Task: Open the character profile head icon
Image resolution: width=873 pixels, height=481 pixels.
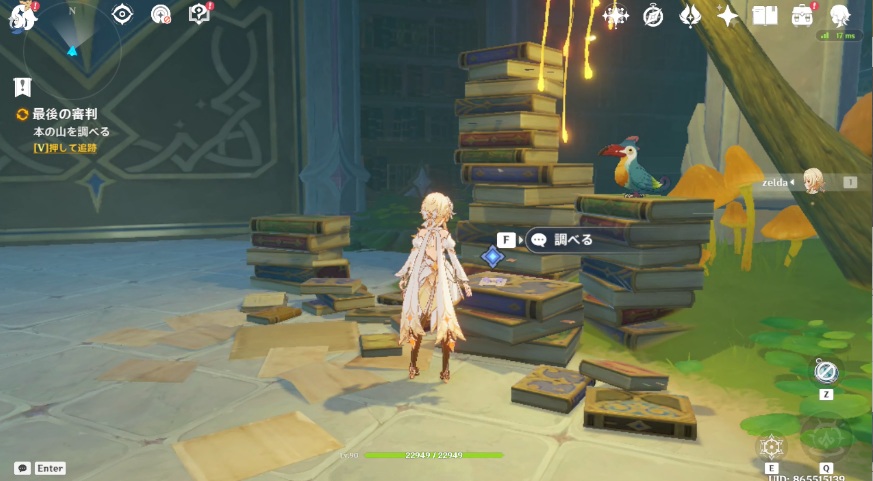Action: (840, 15)
